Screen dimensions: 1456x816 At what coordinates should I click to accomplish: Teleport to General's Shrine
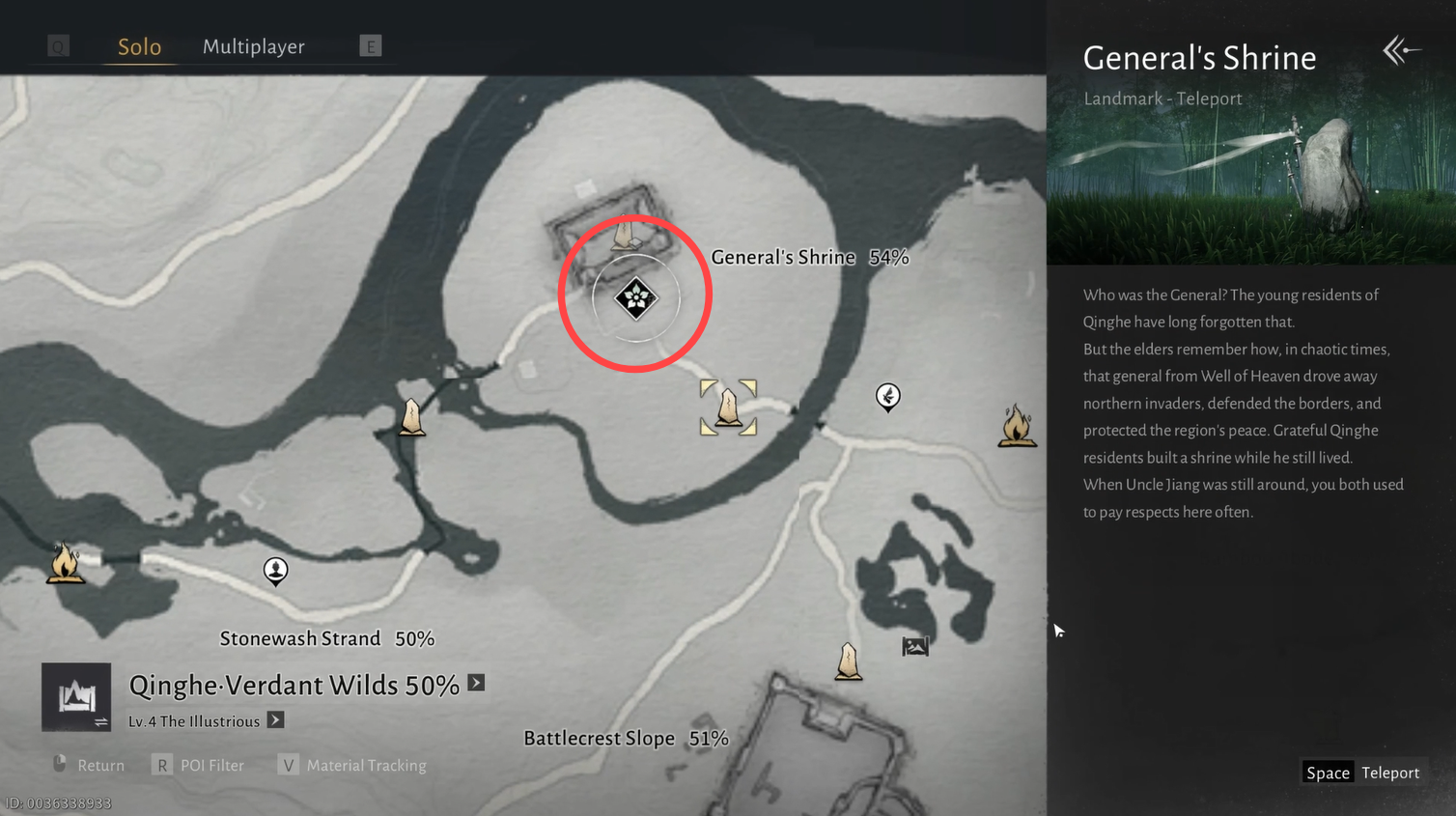[x=1361, y=773]
